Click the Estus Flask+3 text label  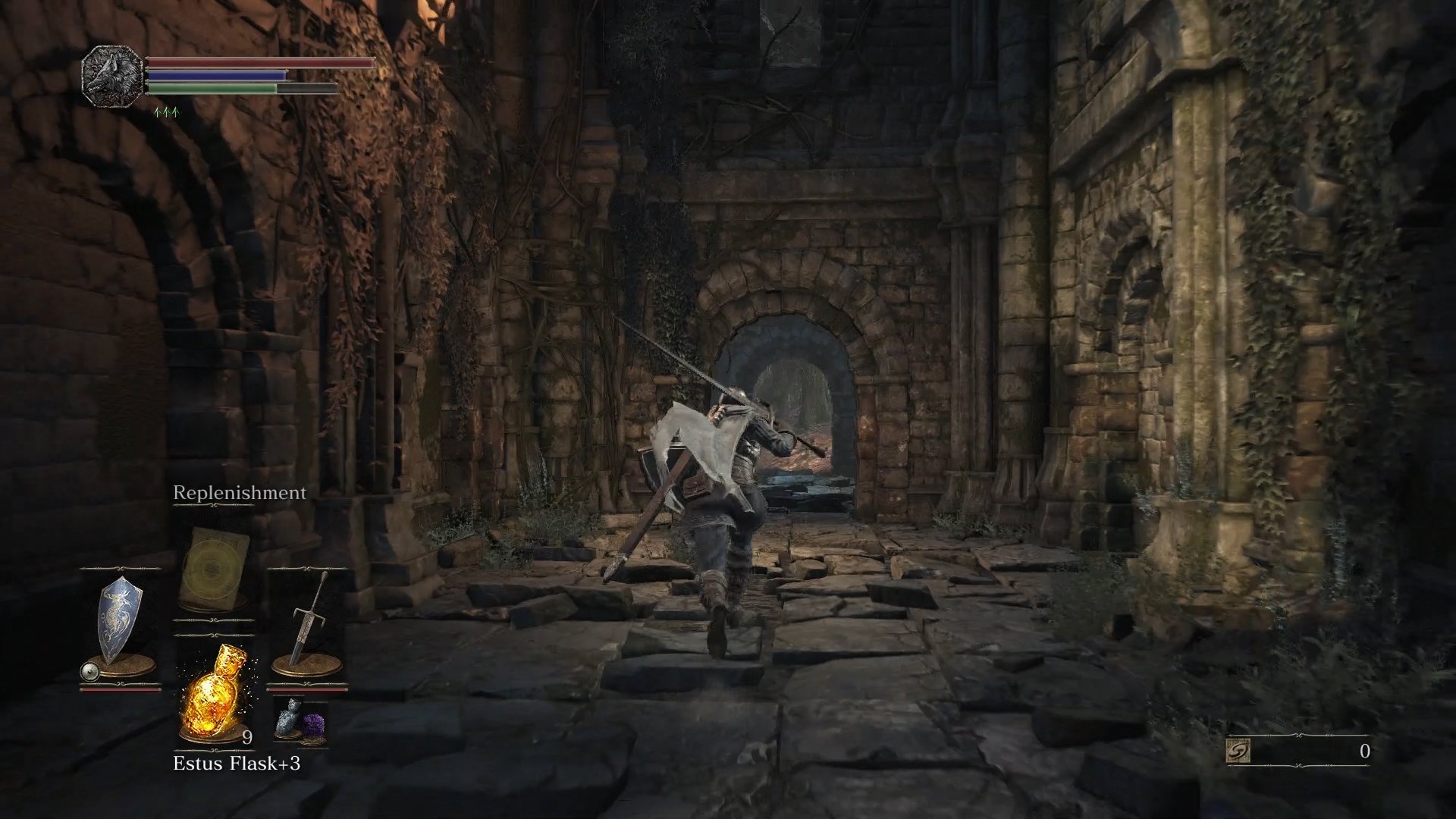click(x=237, y=764)
